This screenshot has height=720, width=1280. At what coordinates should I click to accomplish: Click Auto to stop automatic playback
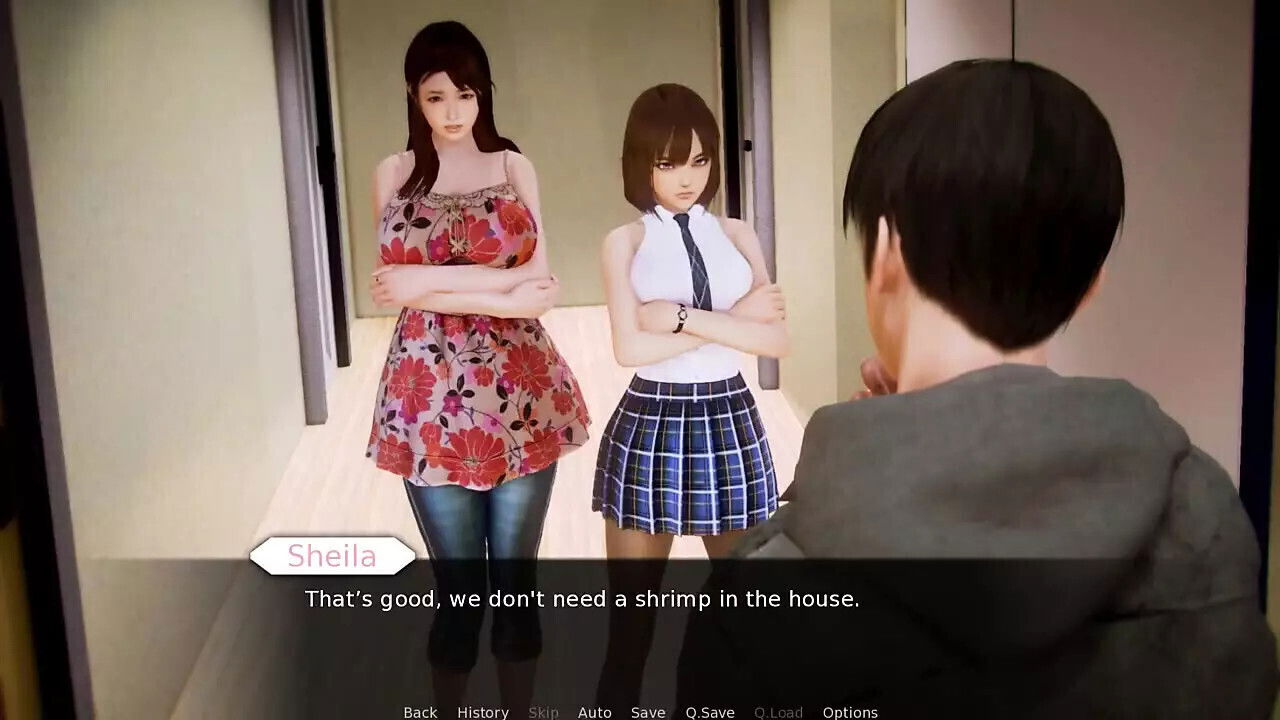(x=595, y=712)
